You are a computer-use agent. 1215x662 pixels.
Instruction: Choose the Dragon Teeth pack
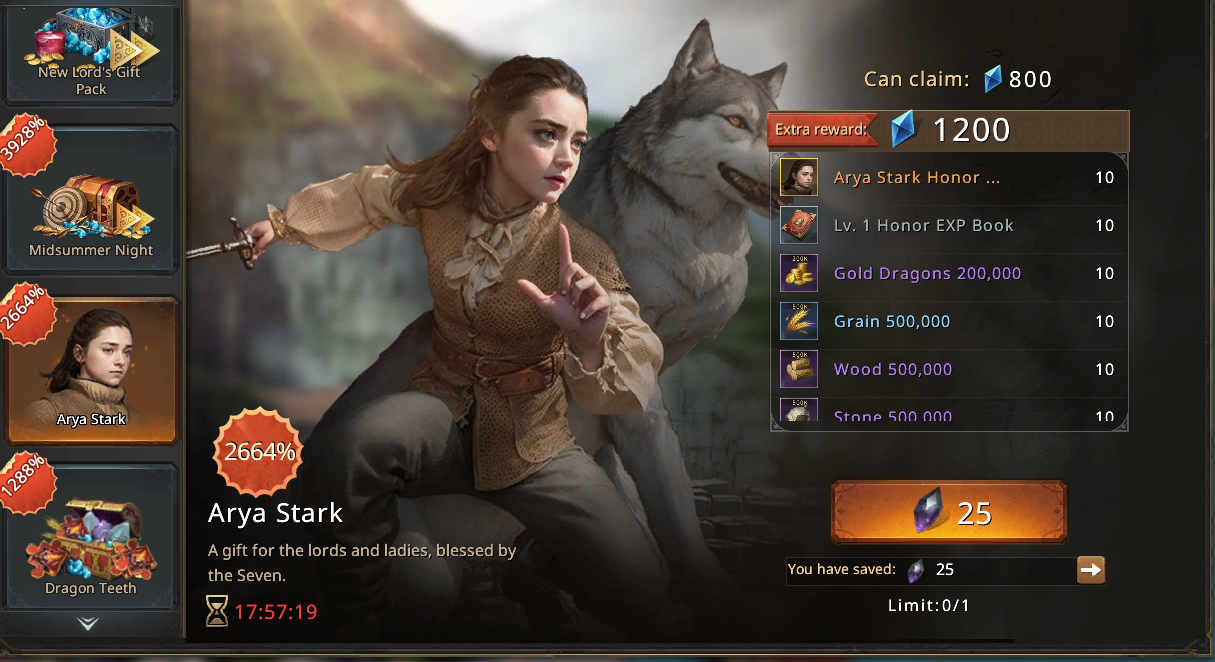coord(91,540)
